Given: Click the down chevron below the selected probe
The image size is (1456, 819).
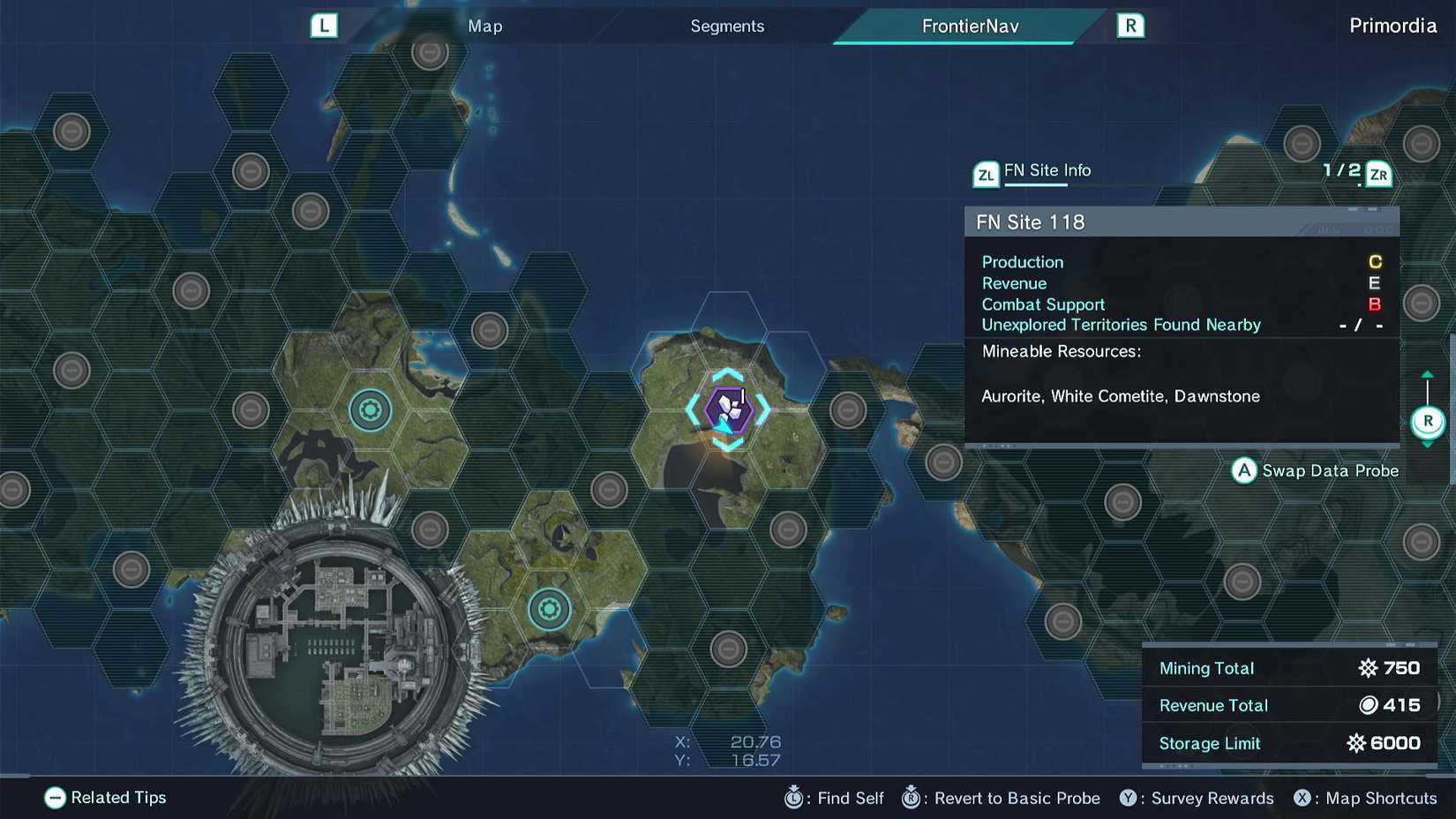Looking at the screenshot, I should [x=727, y=442].
